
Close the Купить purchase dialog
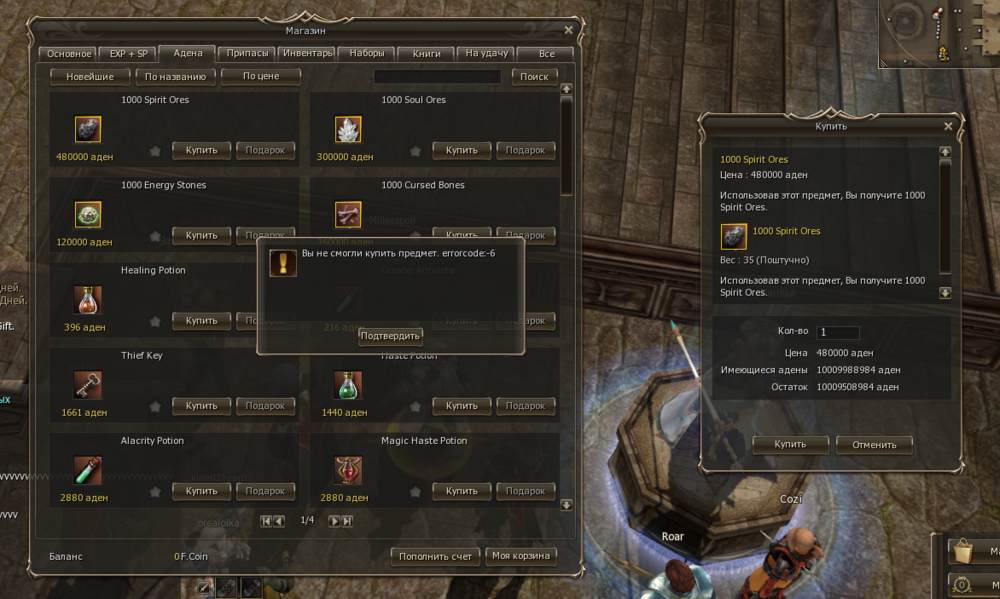click(948, 126)
